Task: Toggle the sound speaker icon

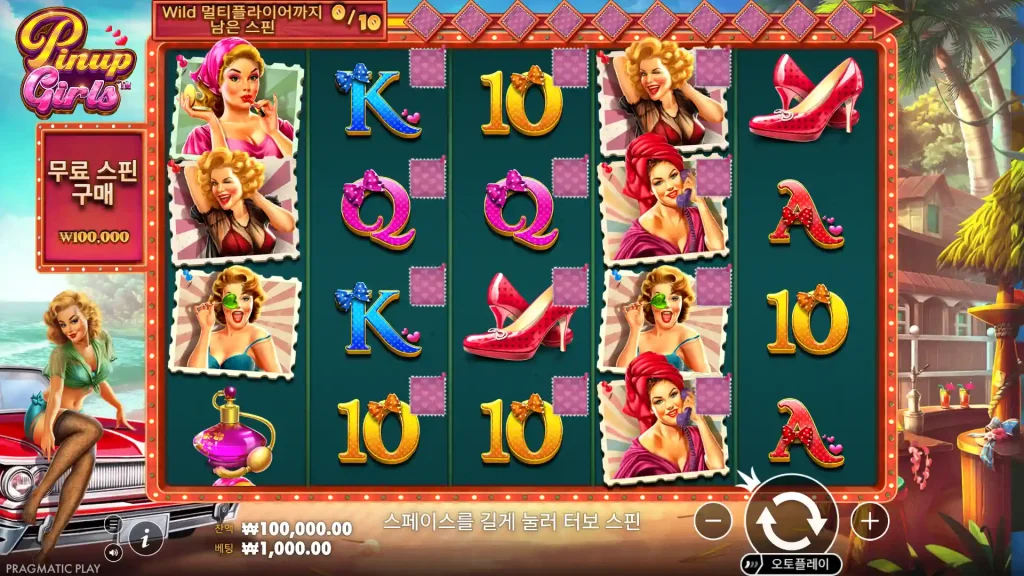Action: coord(112,550)
